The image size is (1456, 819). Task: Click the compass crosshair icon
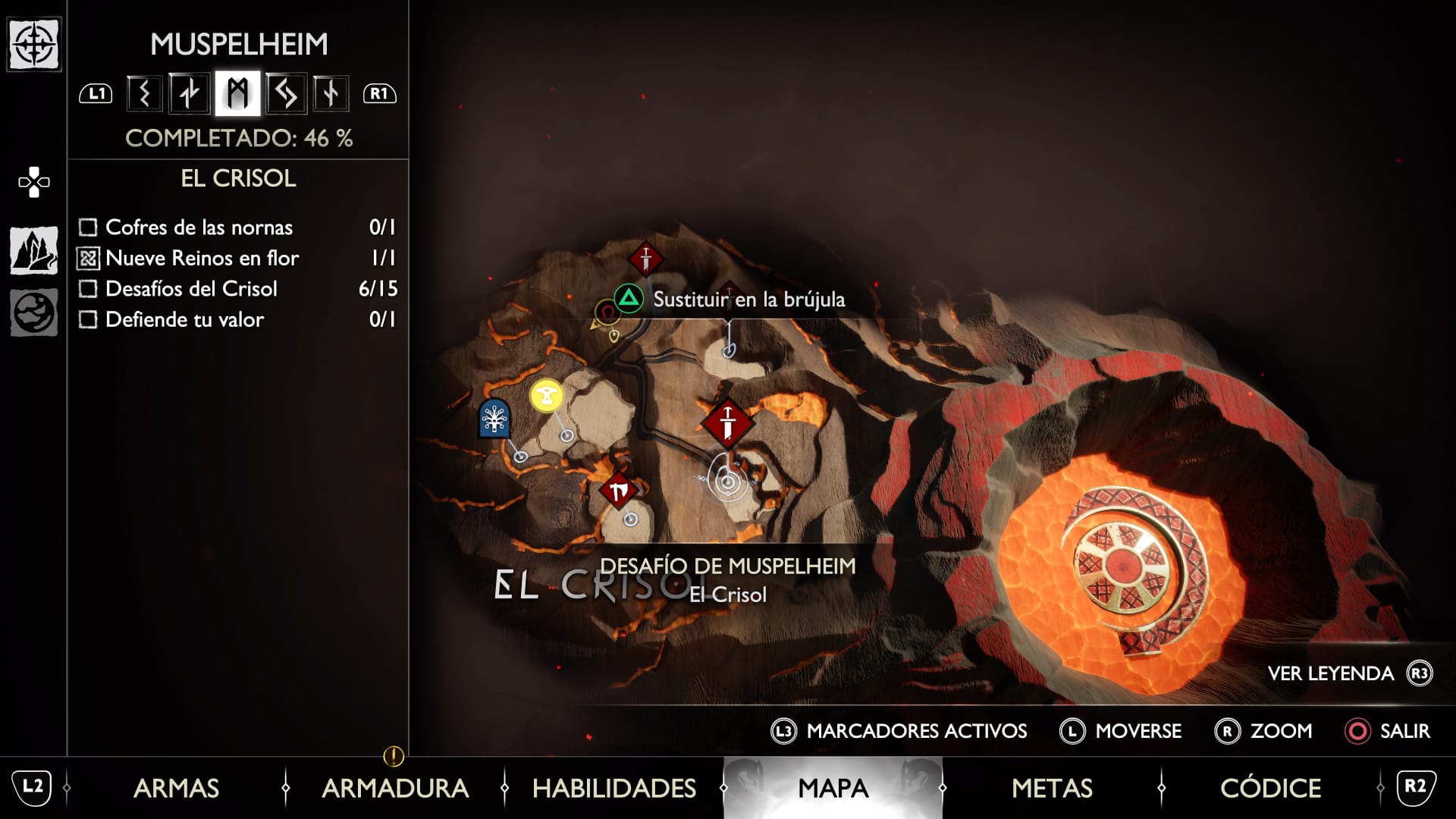click(34, 45)
